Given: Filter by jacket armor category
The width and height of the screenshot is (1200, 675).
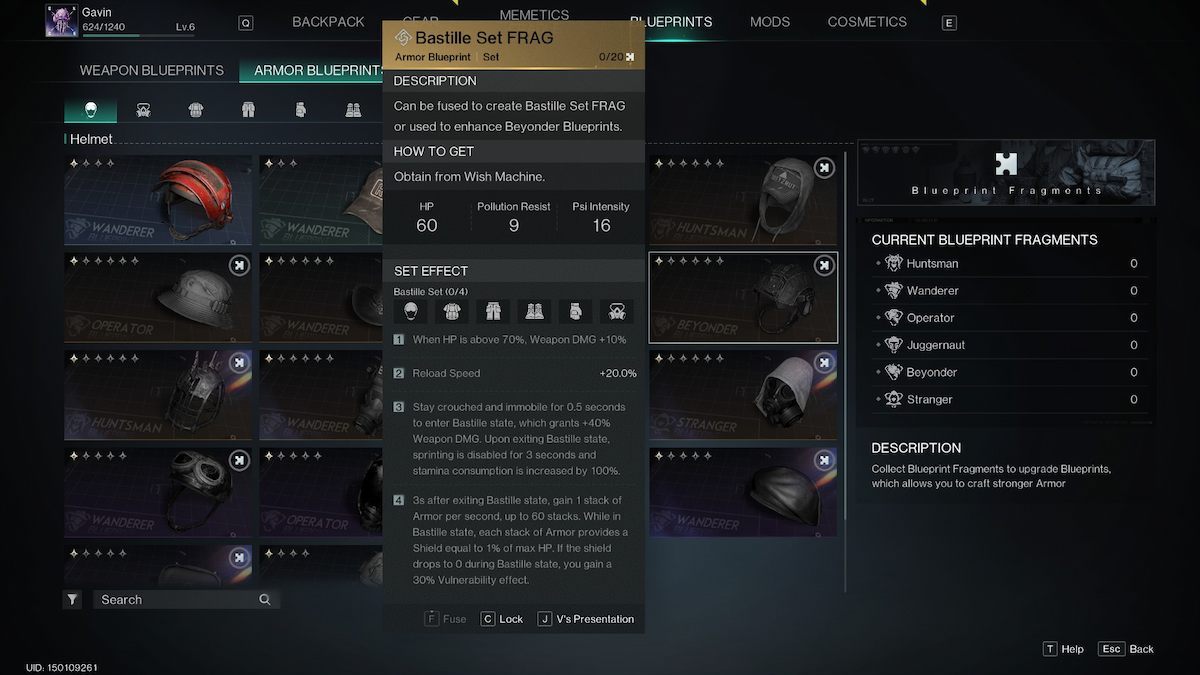Looking at the screenshot, I should [x=196, y=110].
